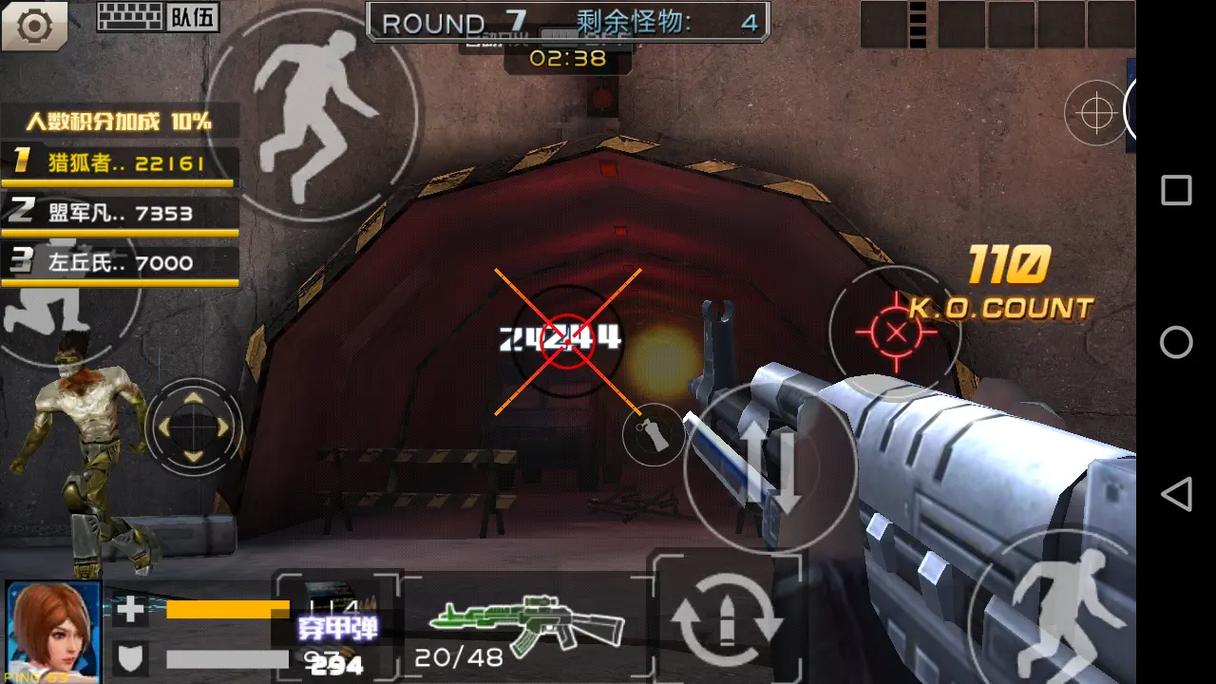The height and width of the screenshot is (684, 1216).
Task: Select the green AK-47 weapon icon
Action: point(527,623)
